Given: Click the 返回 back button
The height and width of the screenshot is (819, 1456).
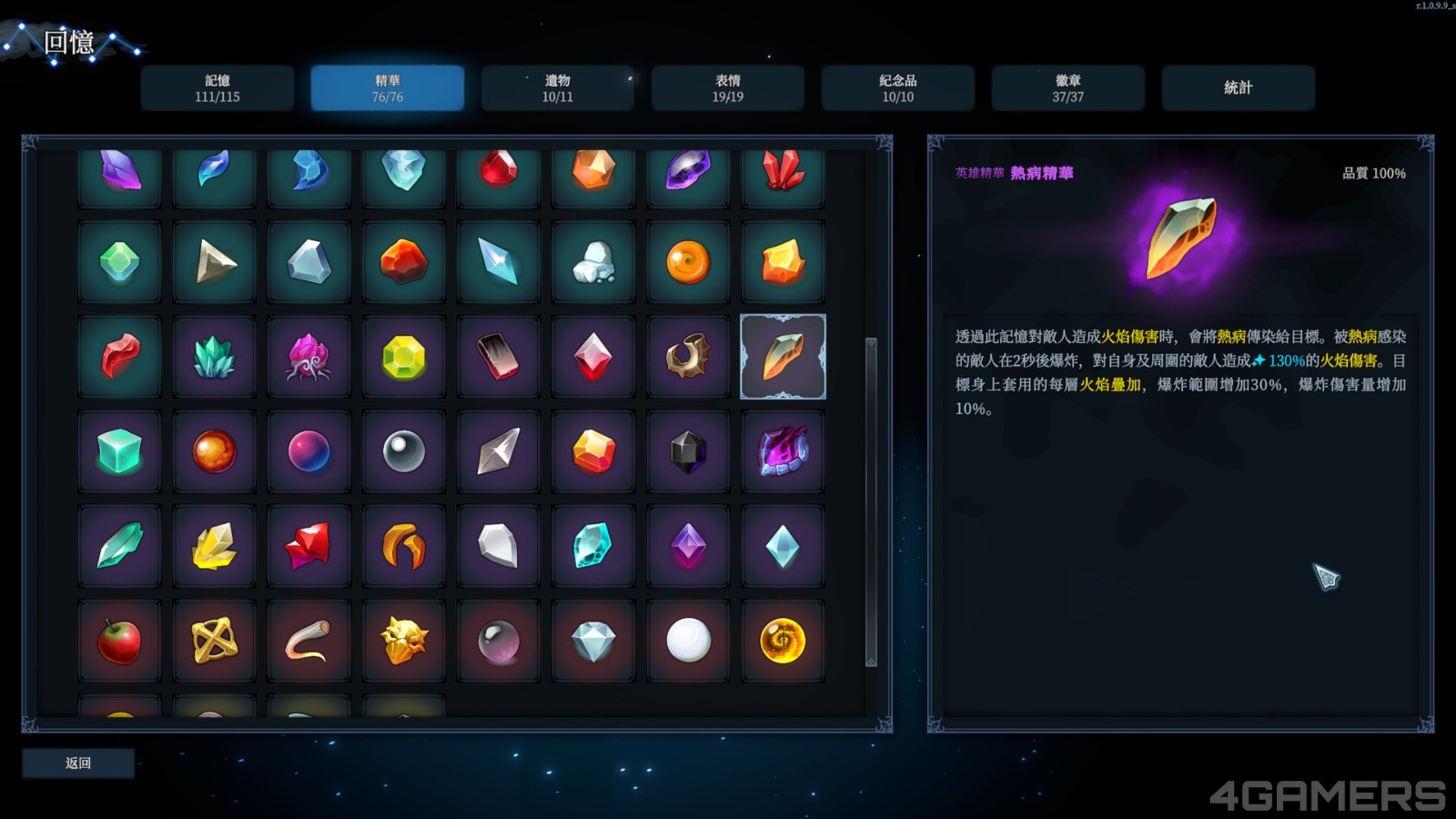Looking at the screenshot, I should click(78, 763).
